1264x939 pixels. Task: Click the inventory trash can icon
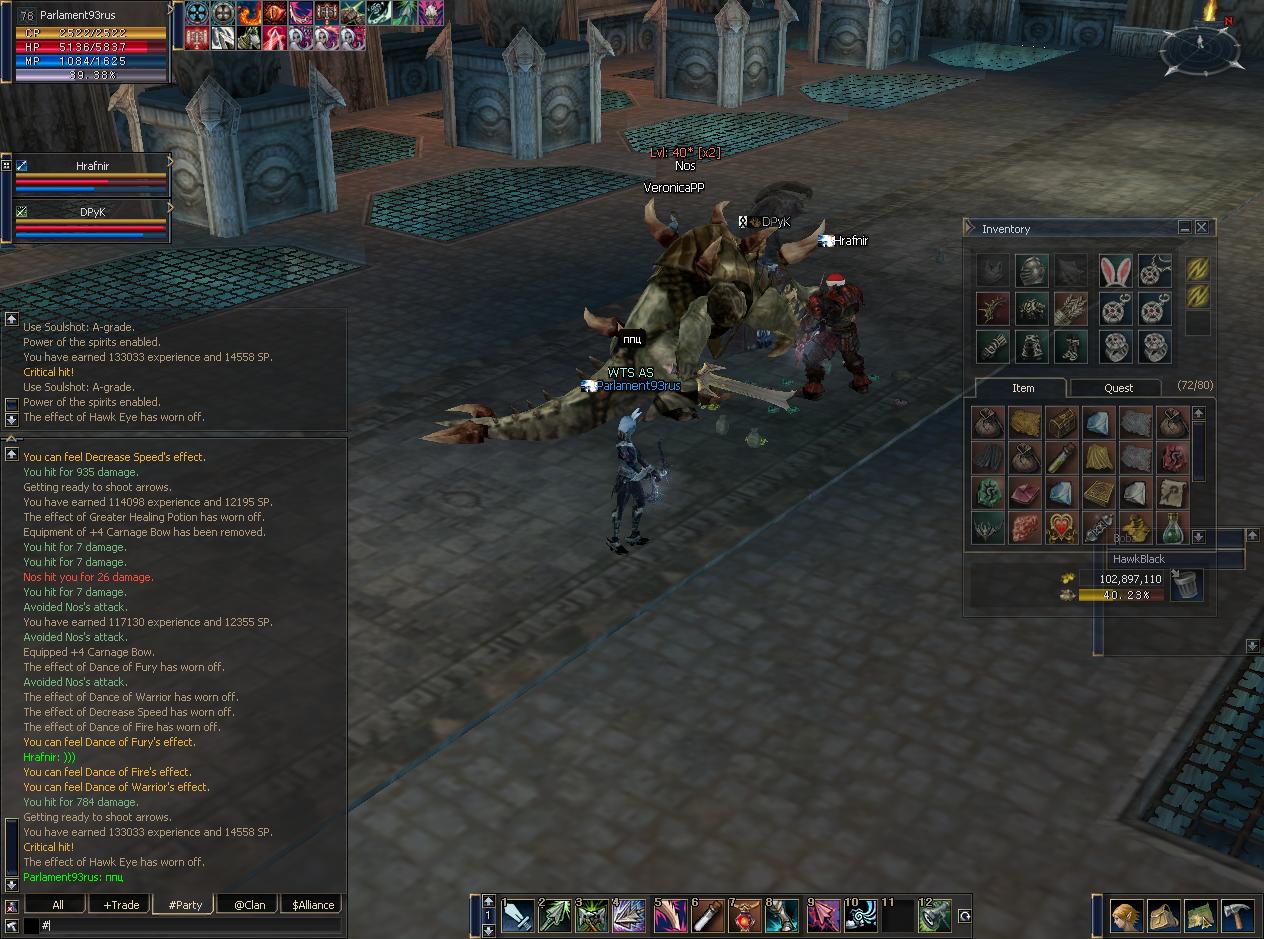[1185, 585]
